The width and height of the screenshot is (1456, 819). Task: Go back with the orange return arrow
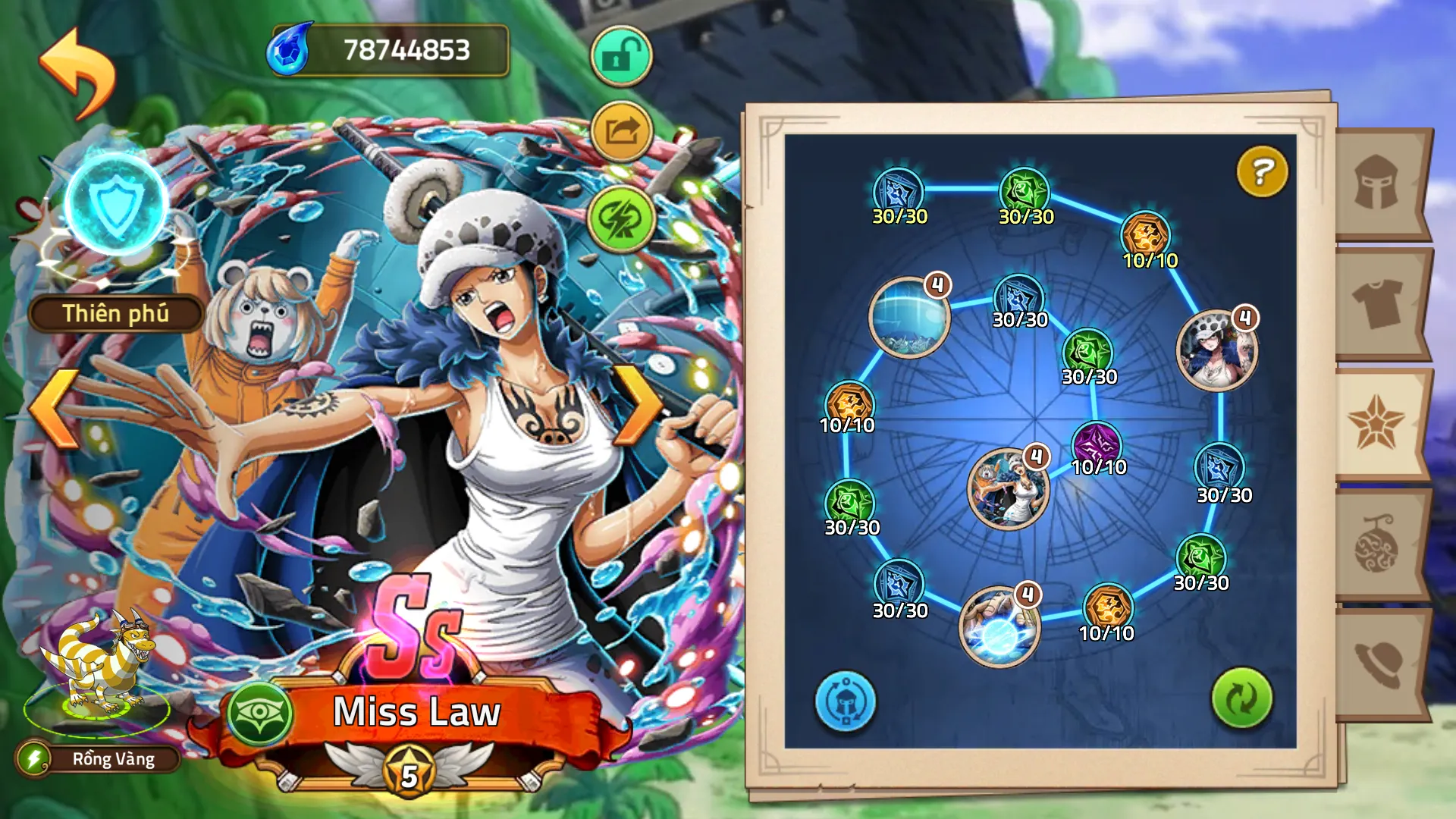click(77, 74)
